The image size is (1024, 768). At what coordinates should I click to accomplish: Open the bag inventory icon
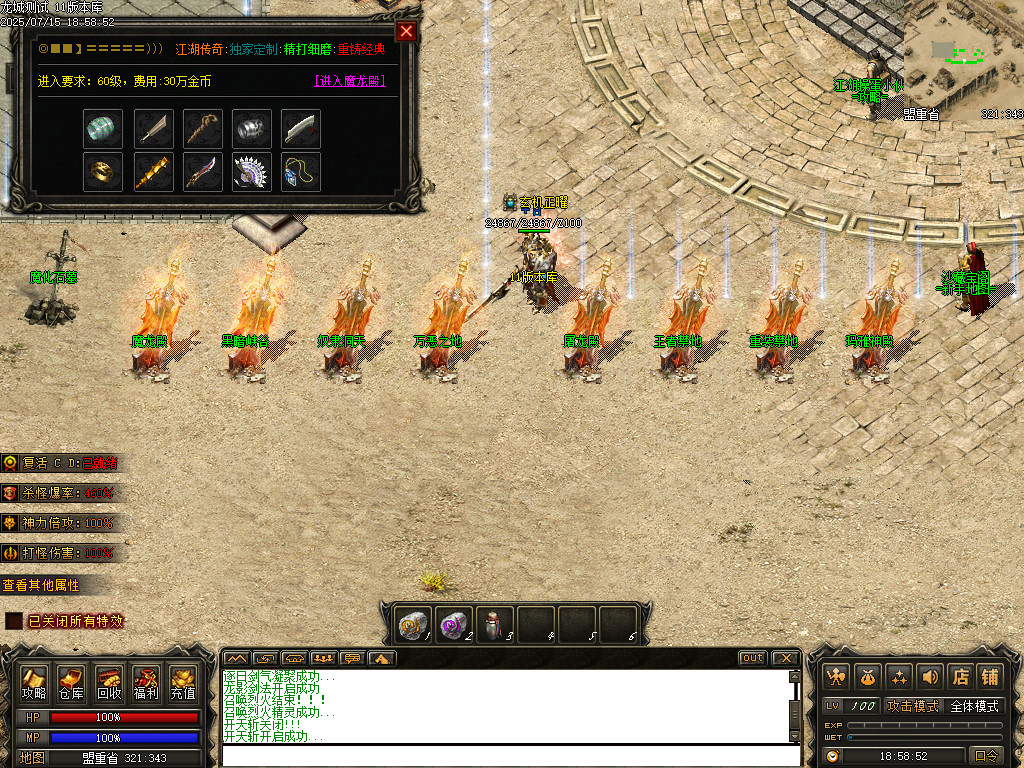coord(867,677)
